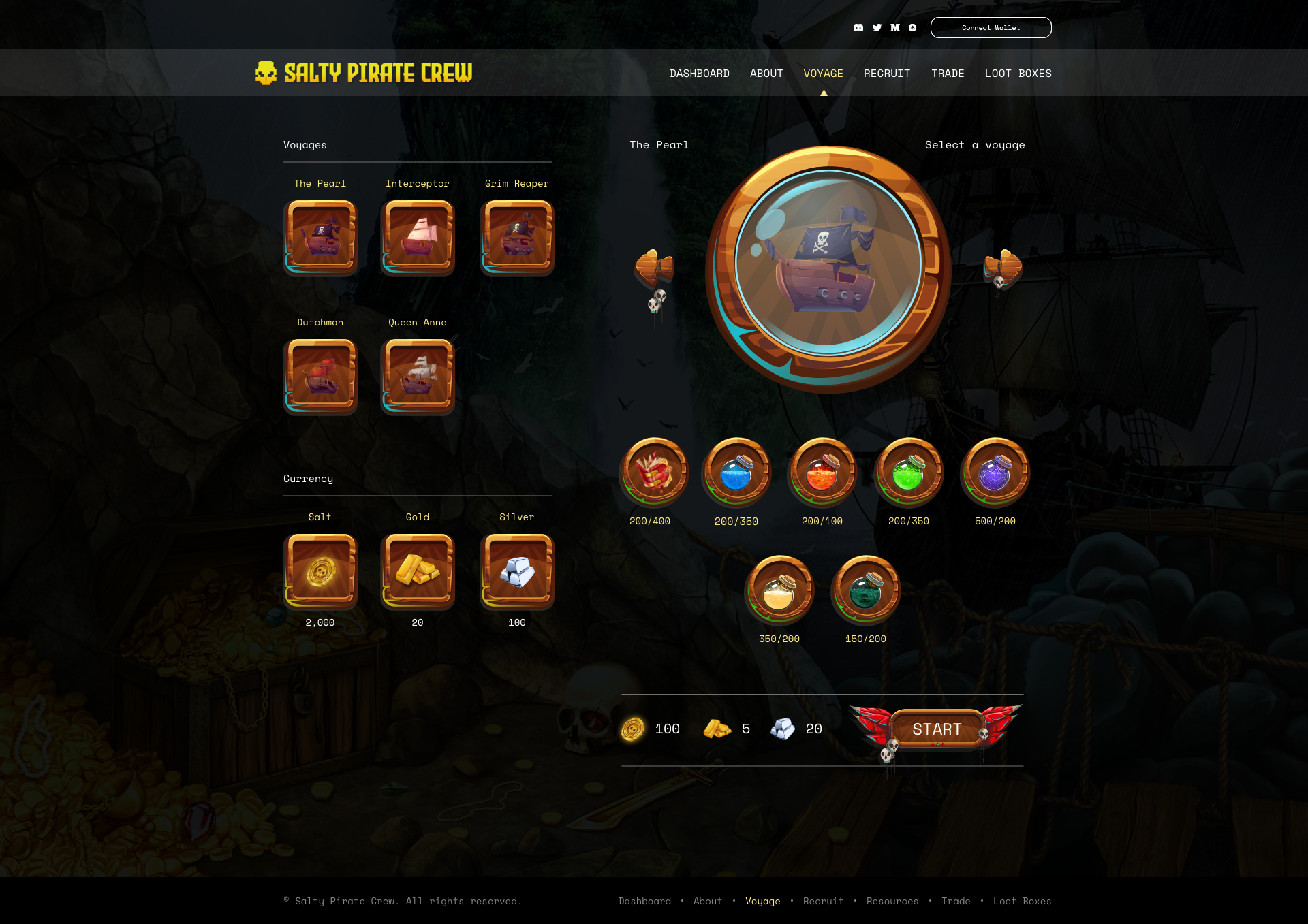
Task: Open the About link in the footer
Action: (707, 901)
